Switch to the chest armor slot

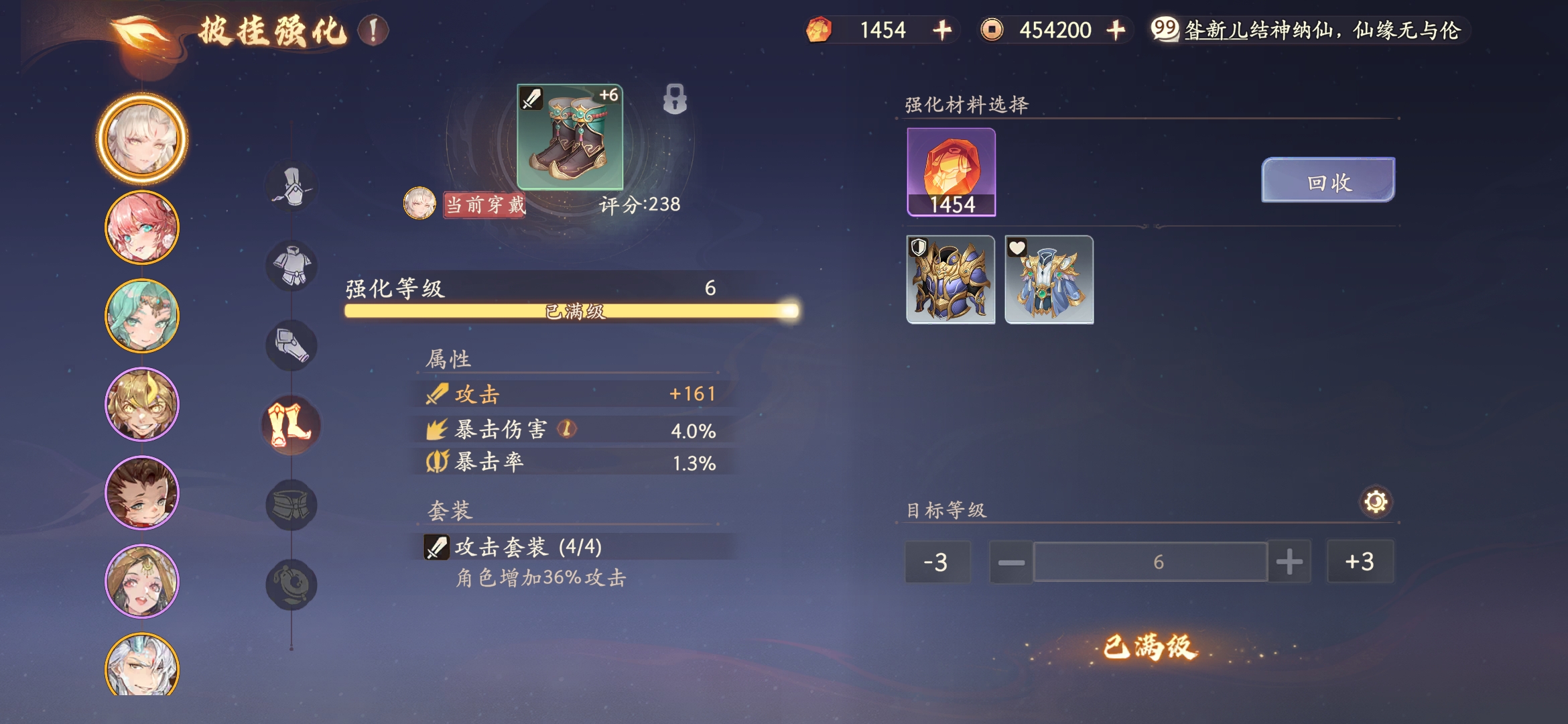291,266
